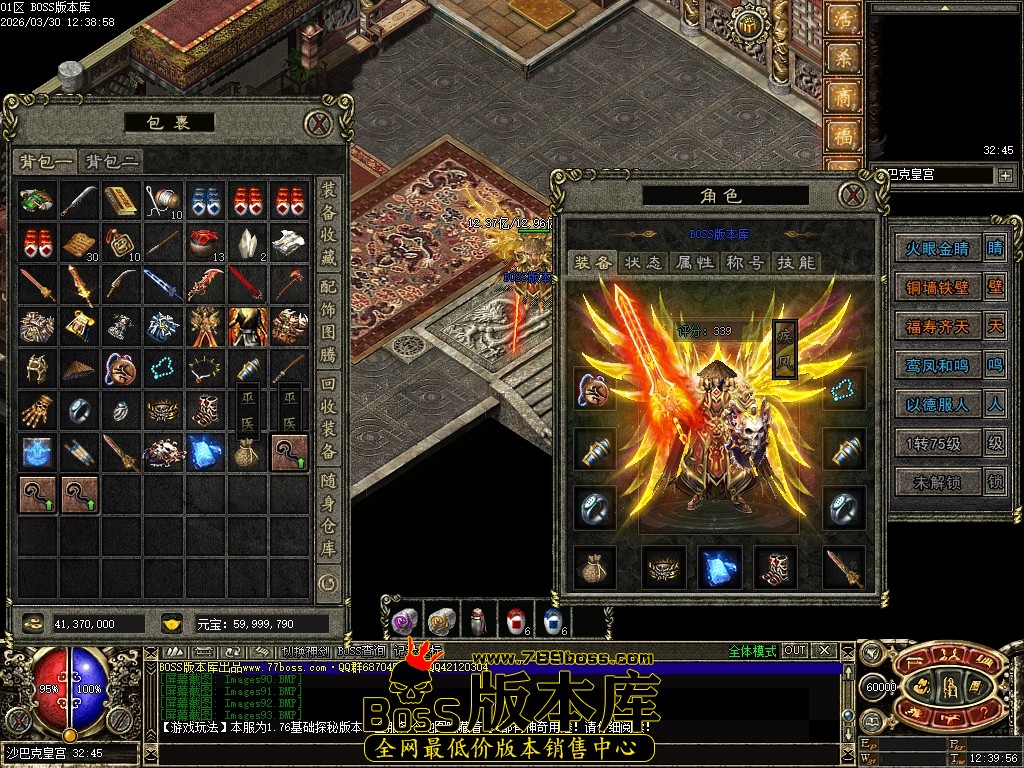Choose the 铜墙铁壁 button
Screen dimensions: 1024x768
click(937, 287)
